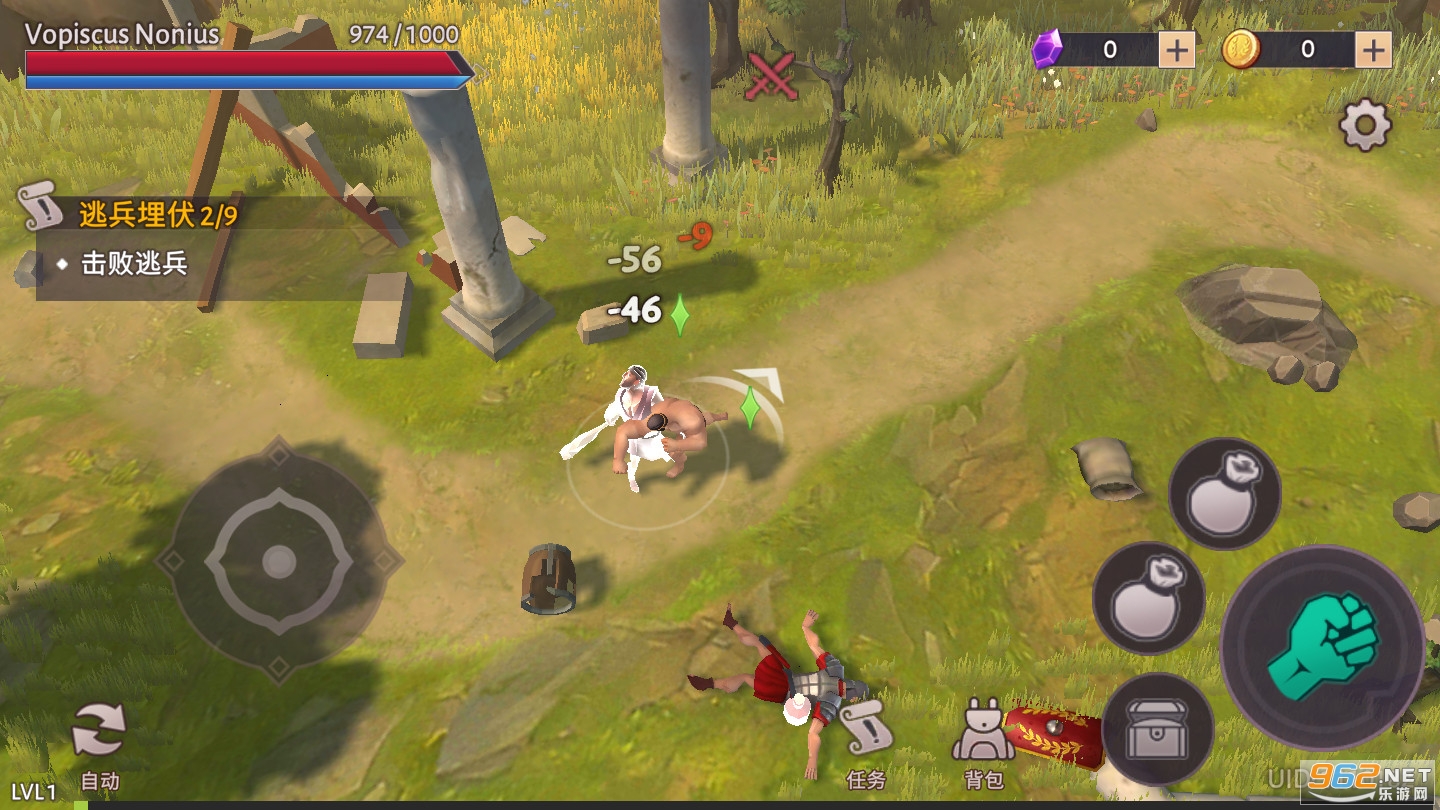
Task: Tap the virtual movement joystick
Action: [278, 563]
